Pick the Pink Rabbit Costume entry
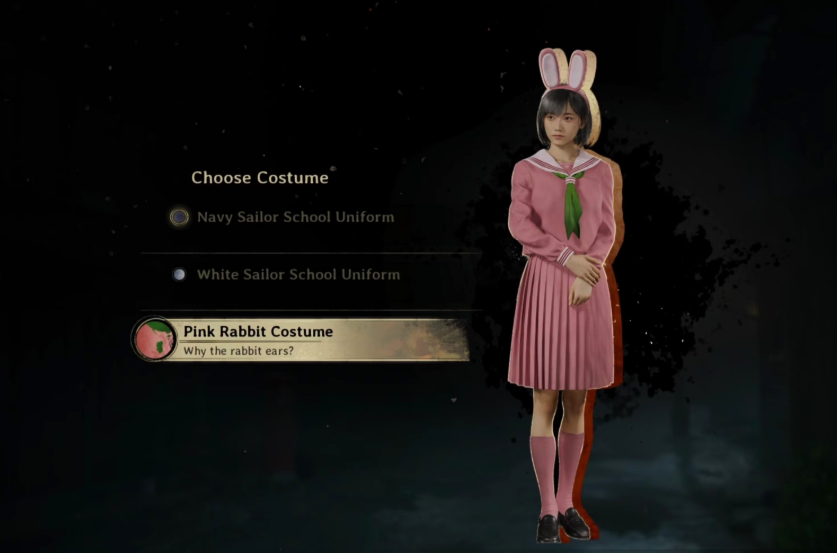837x553 pixels. 300,340
